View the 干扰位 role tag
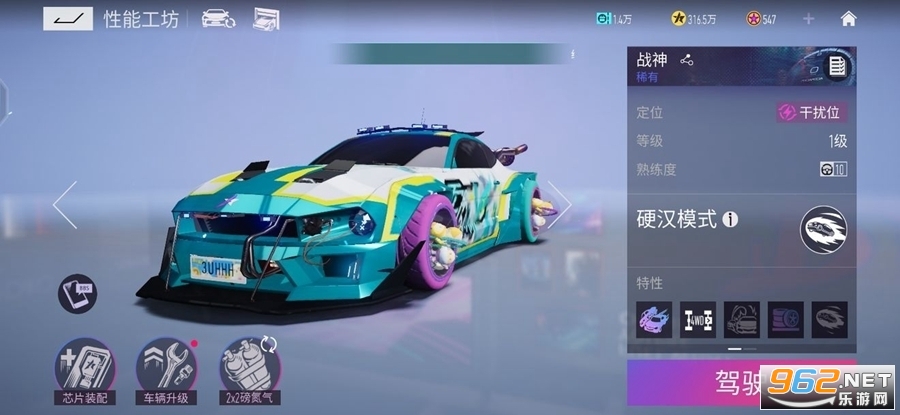The width and height of the screenshot is (900, 415). (812, 113)
